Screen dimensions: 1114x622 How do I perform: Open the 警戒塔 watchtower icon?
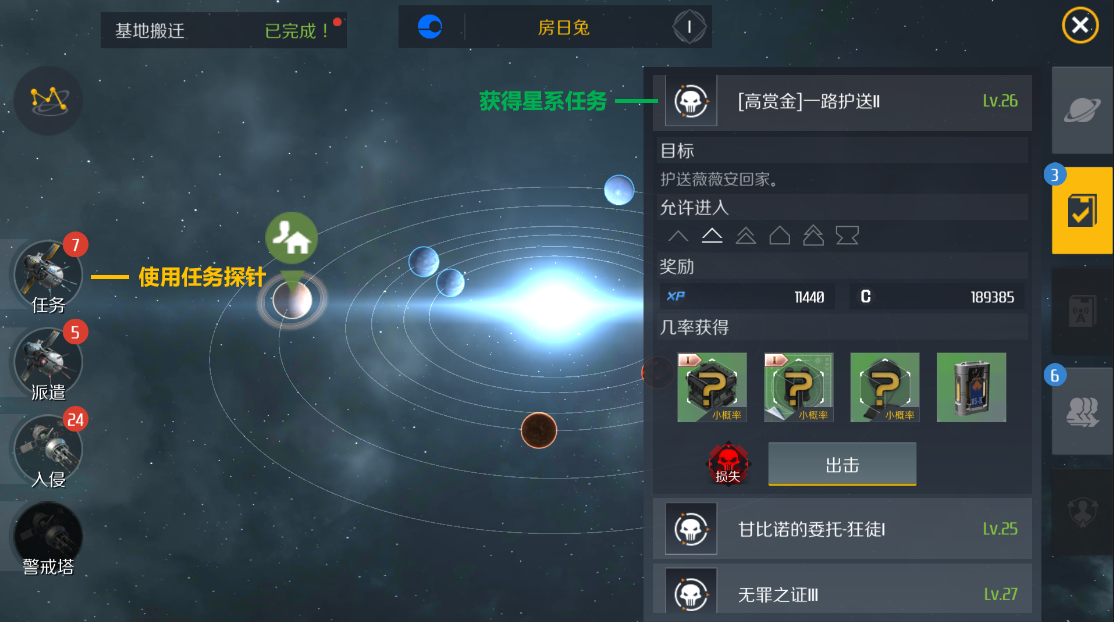[x=47, y=535]
